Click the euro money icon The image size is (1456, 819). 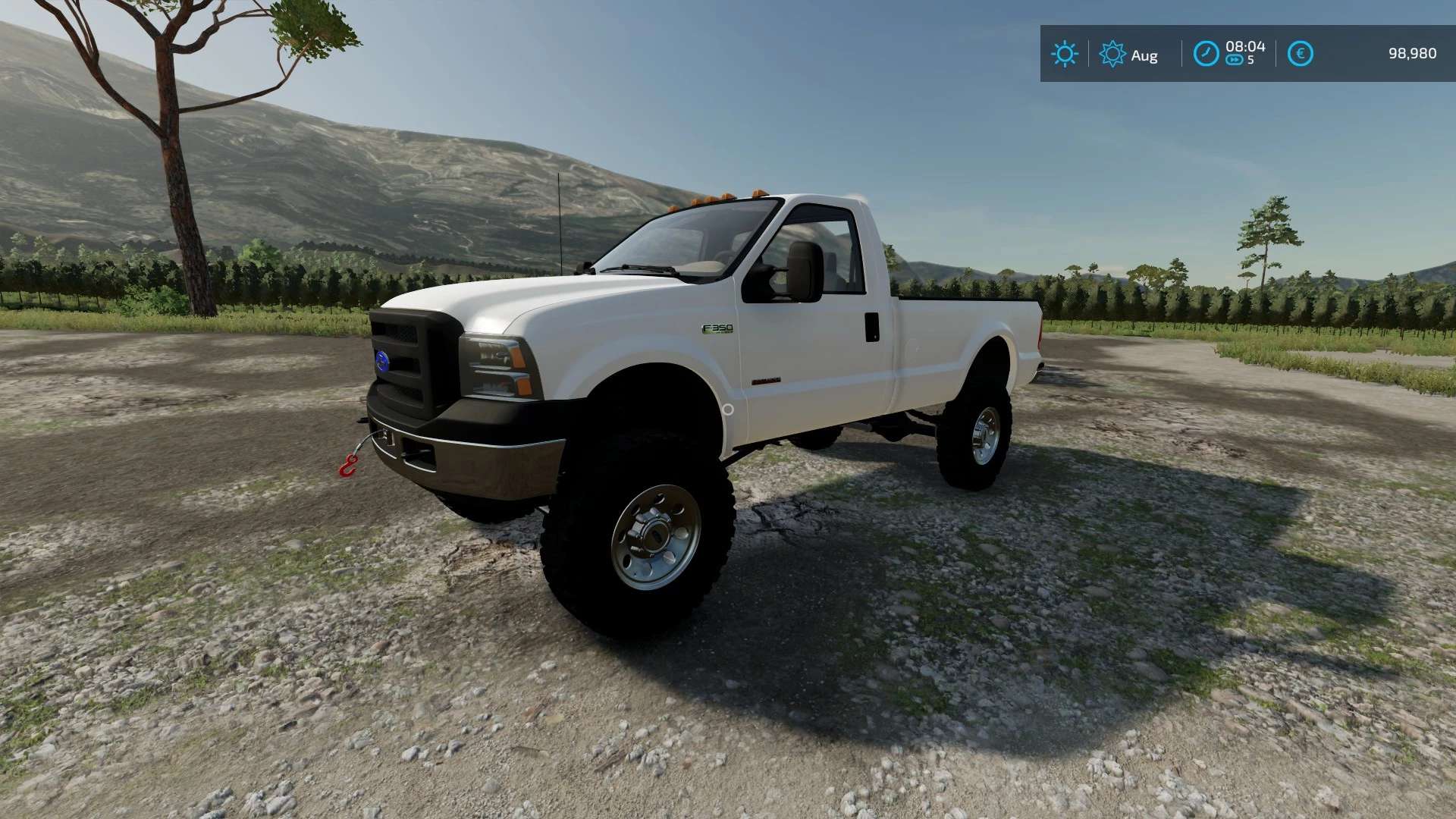pos(1300,54)
